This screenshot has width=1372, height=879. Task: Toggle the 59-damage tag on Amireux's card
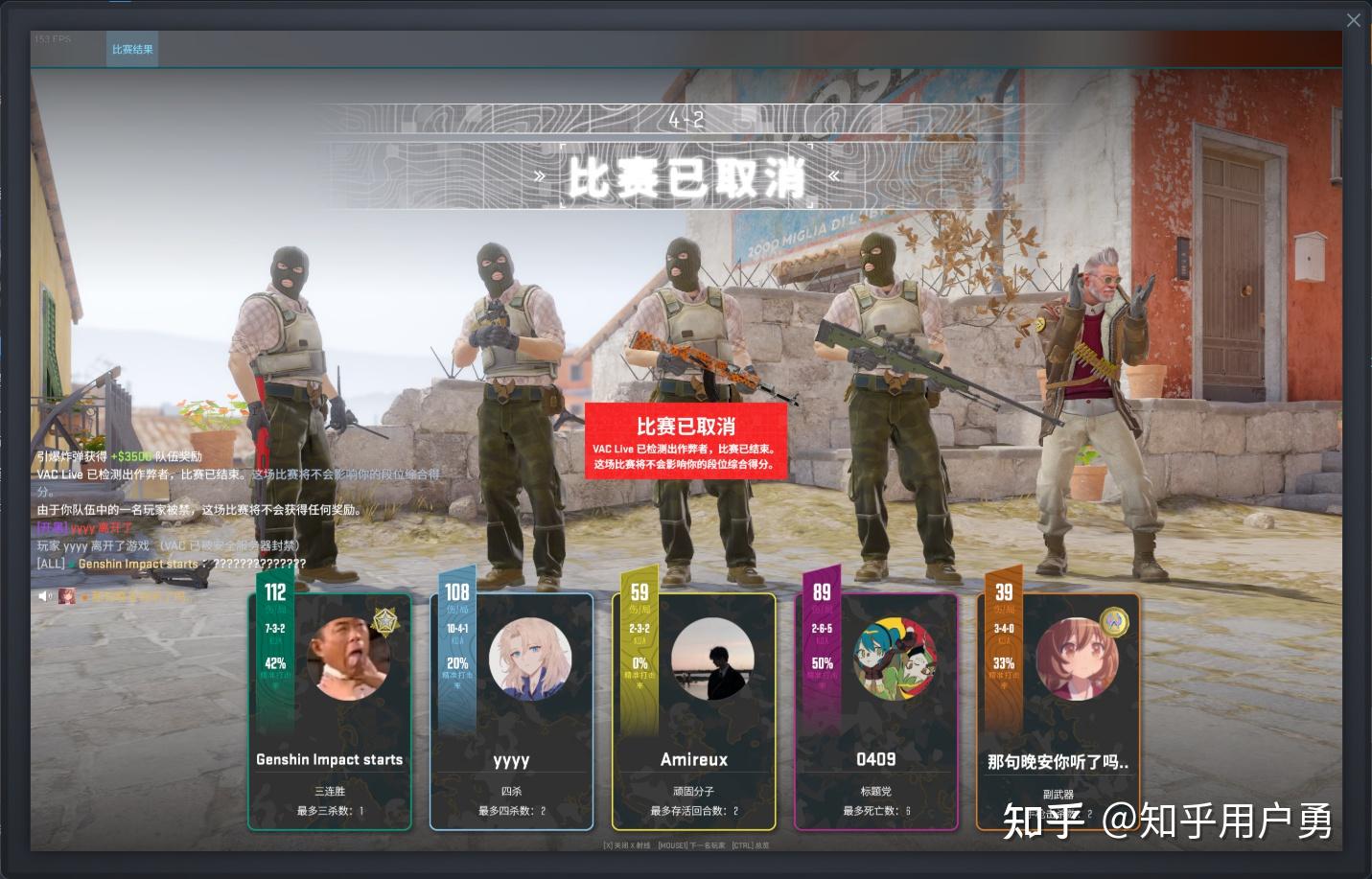(x=639, y=592)
